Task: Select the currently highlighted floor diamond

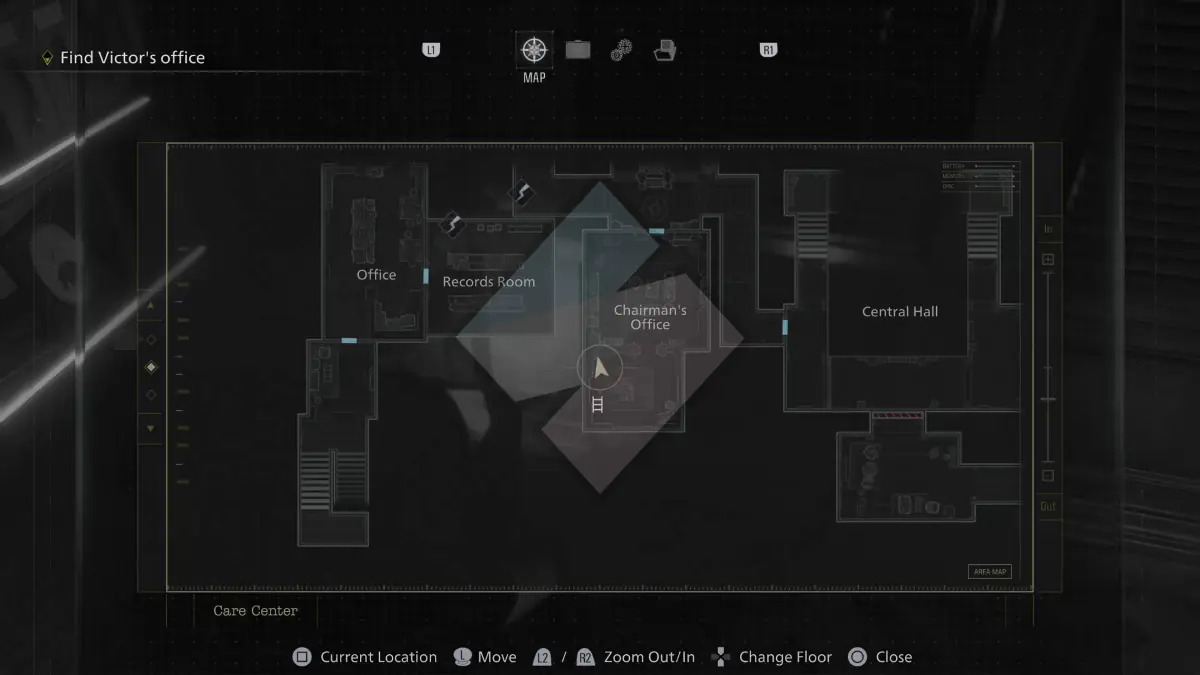Action: tap(151, 367)
